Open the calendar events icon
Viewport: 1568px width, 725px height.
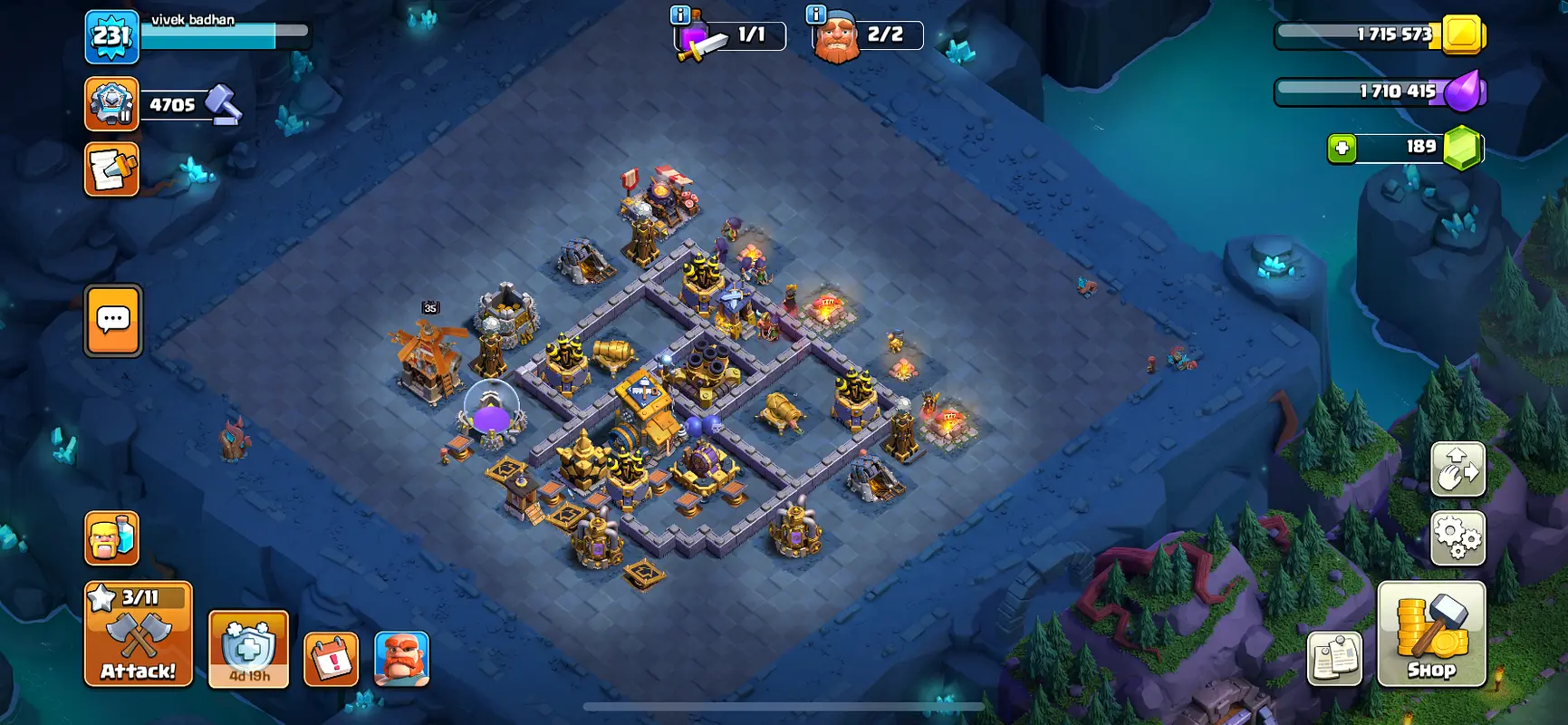pyautogui.click(x=331, y=659)
